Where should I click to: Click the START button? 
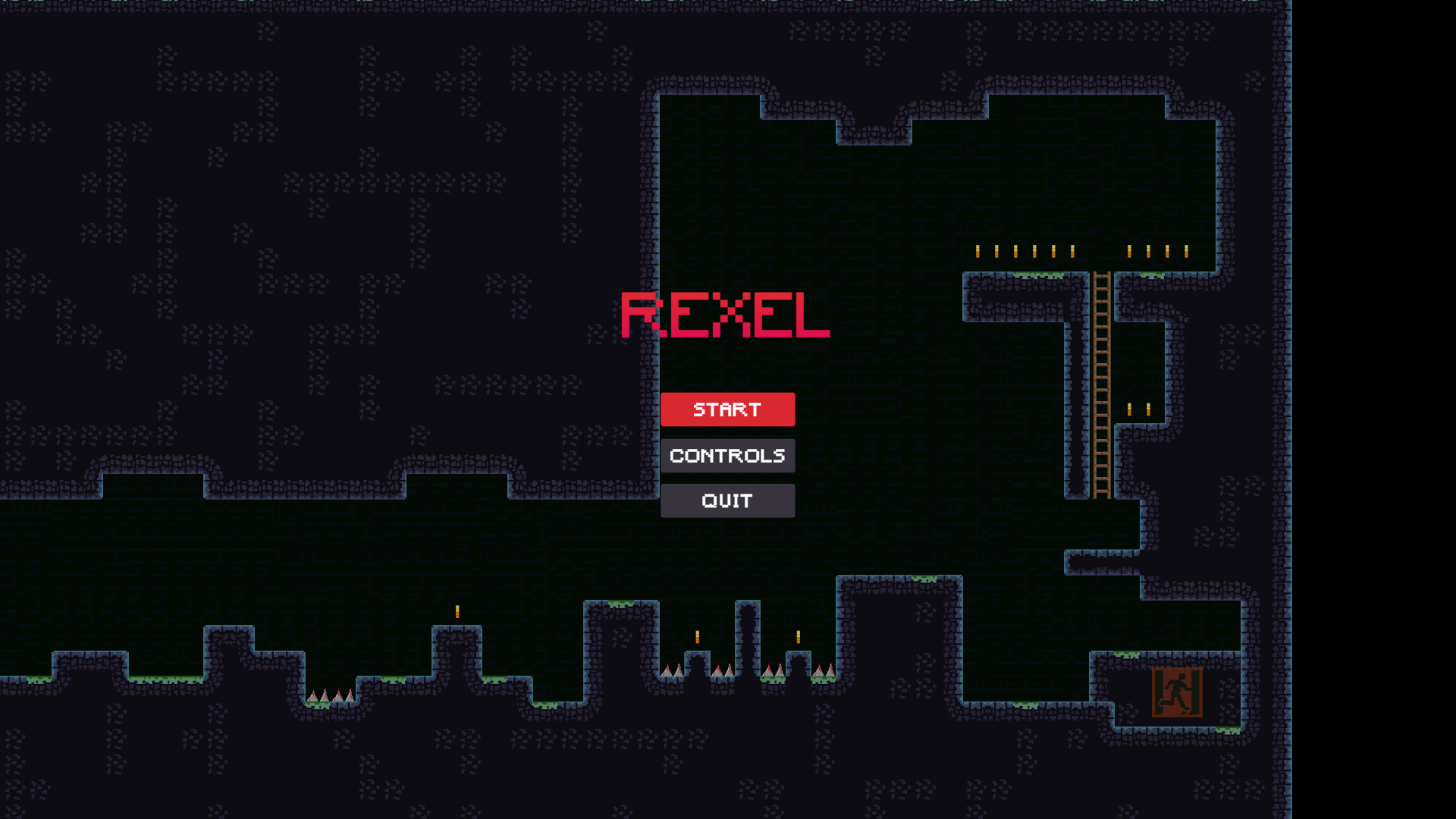click(727, 409)
